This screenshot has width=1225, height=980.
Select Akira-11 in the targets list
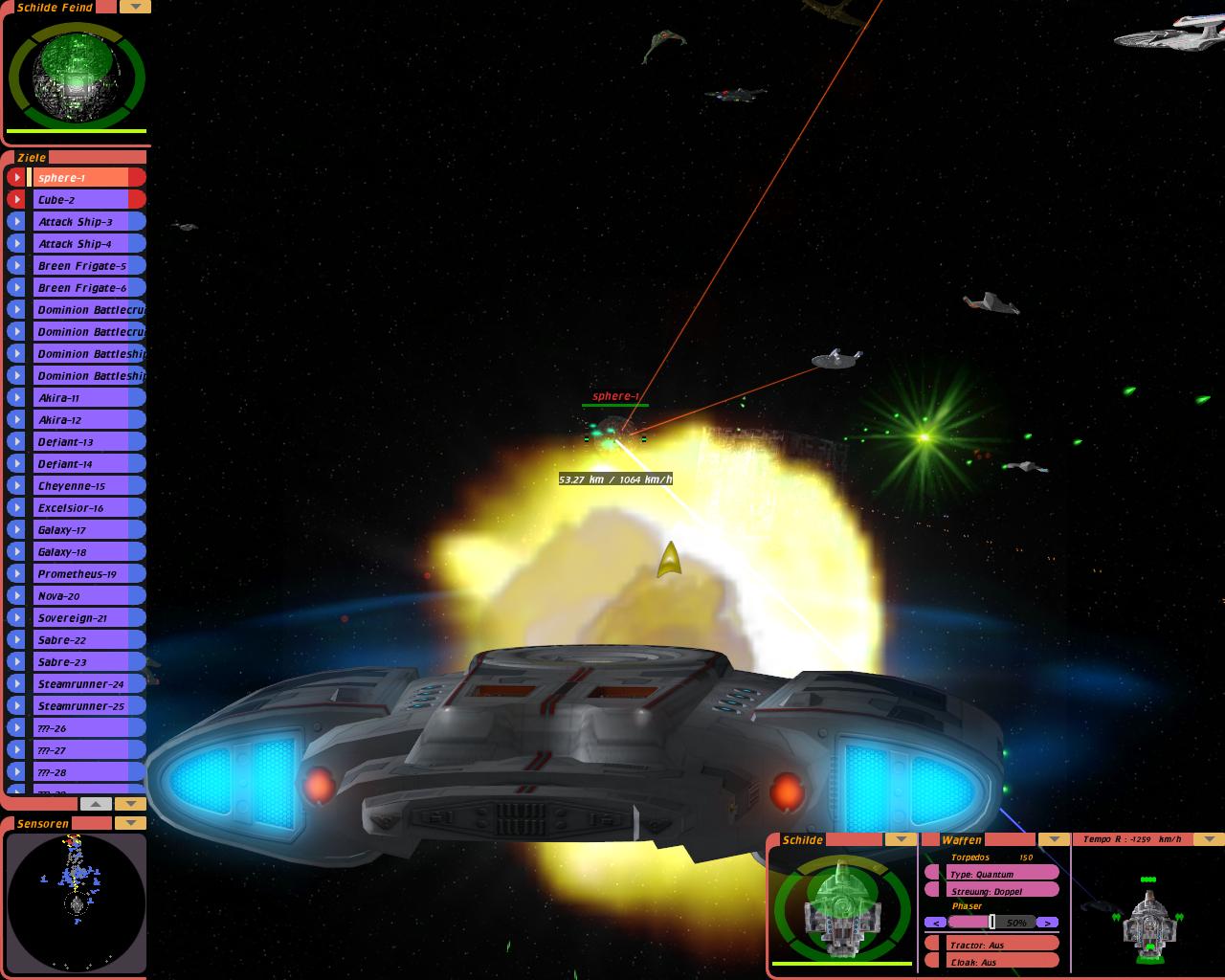pyautogui.click(x=88, y=397)
